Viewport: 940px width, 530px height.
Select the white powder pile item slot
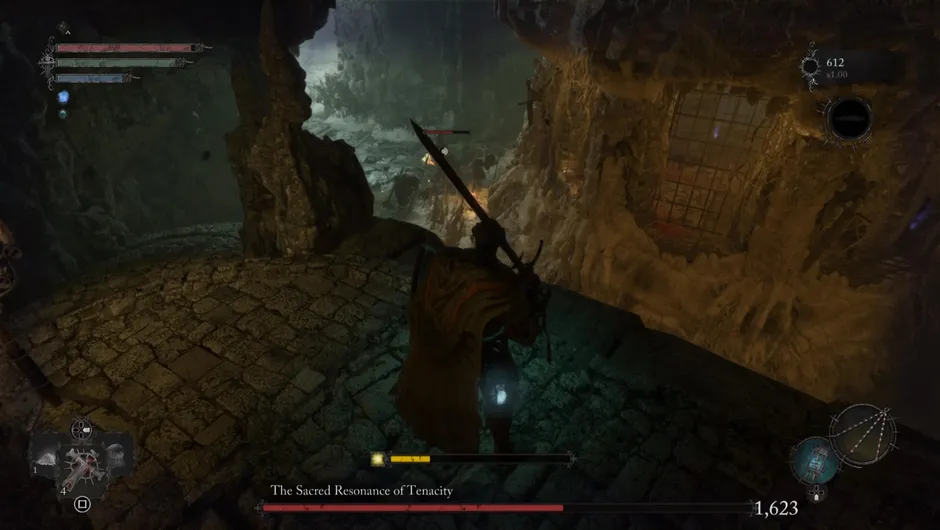[47, 456]
